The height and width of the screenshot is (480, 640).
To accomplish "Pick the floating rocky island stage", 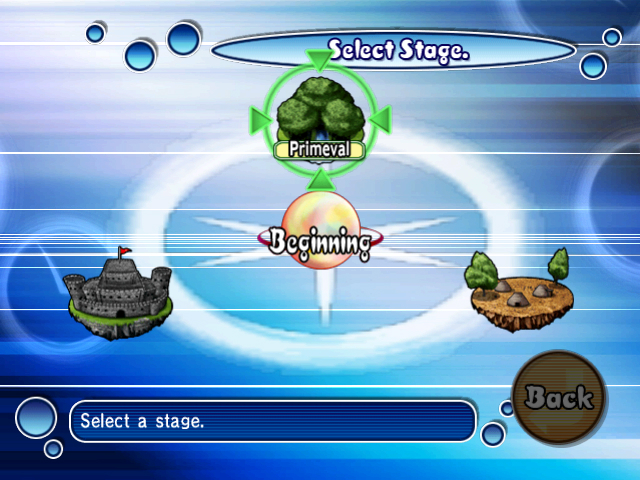I will pyautogui.click(x=518, y=291).
